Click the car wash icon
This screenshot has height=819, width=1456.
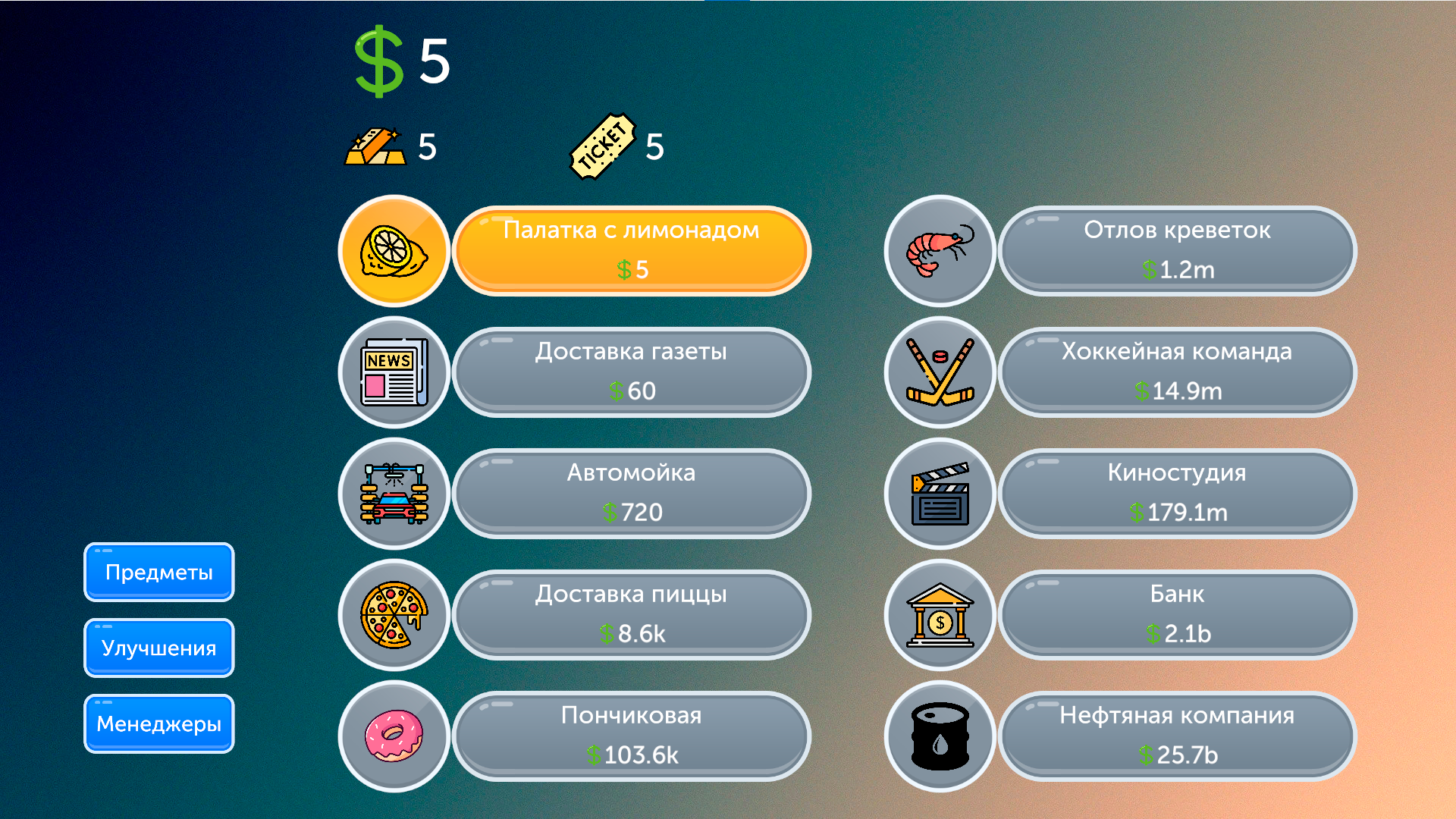tap(394, 493)
